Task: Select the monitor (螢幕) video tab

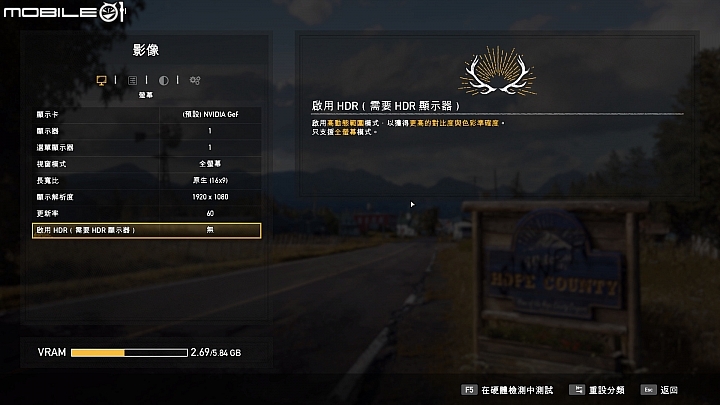Action: click(101, 80)
